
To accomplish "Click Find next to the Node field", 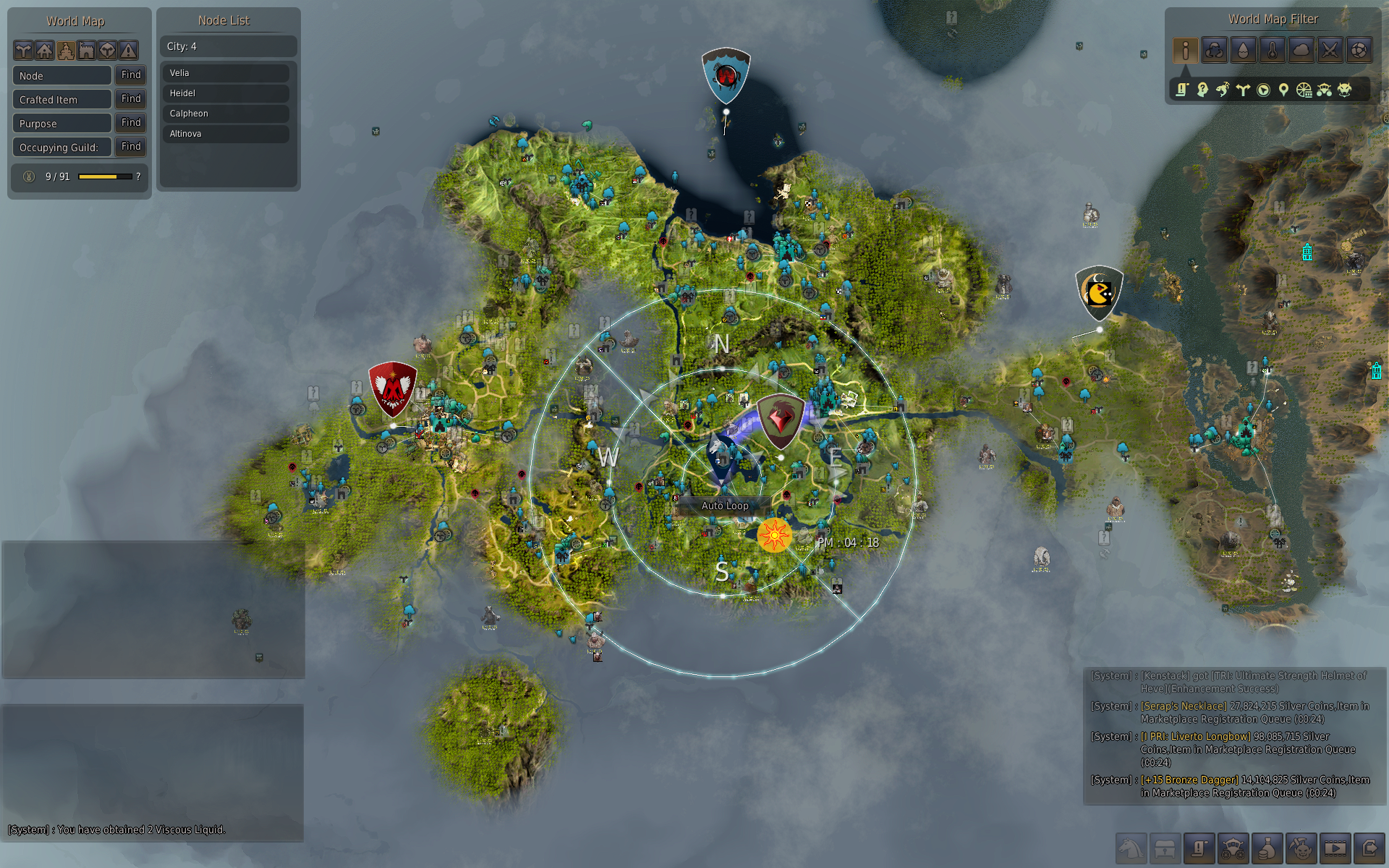I will 131,75.
